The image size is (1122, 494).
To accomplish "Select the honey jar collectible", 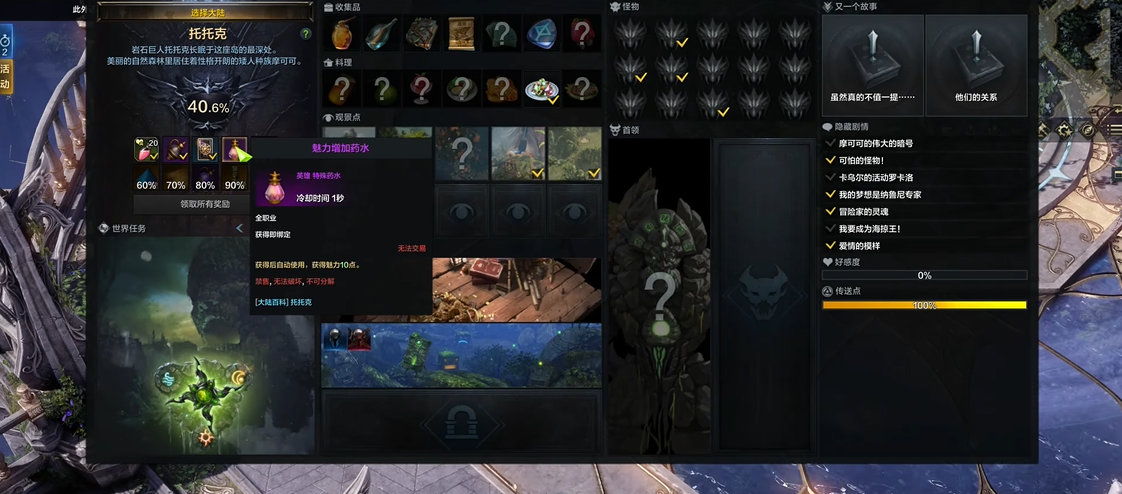I will [343, 34].
